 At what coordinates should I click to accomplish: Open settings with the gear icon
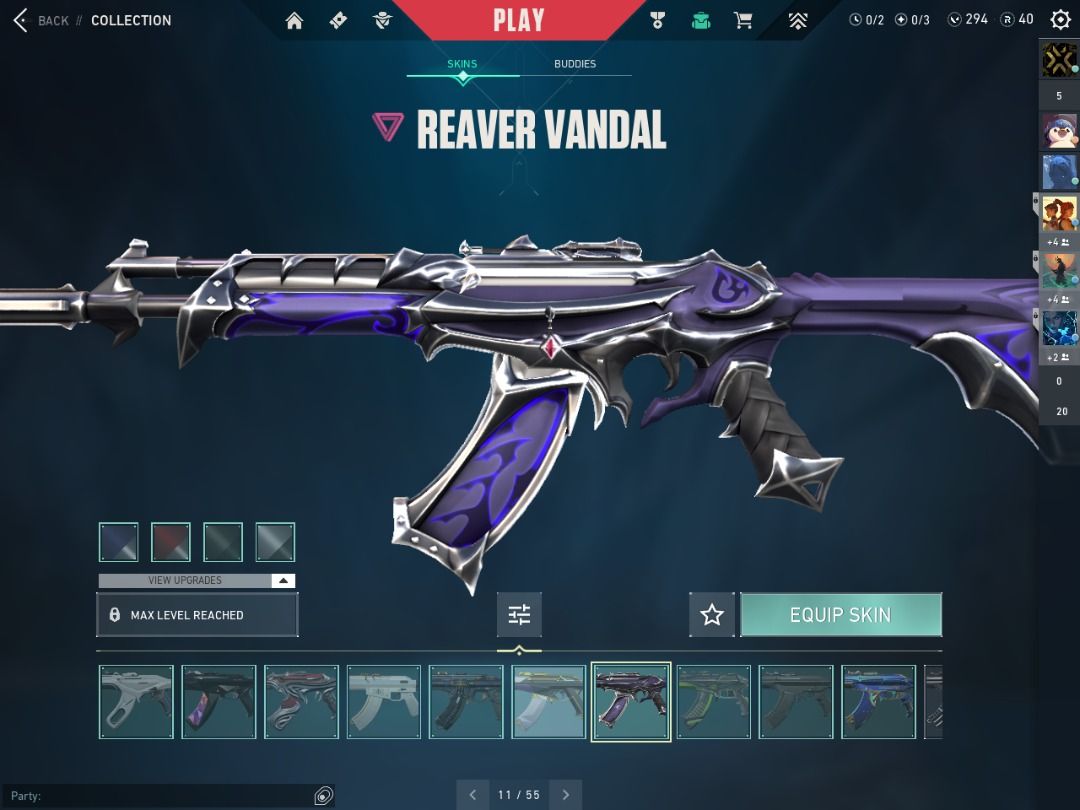coord(1060,20)
